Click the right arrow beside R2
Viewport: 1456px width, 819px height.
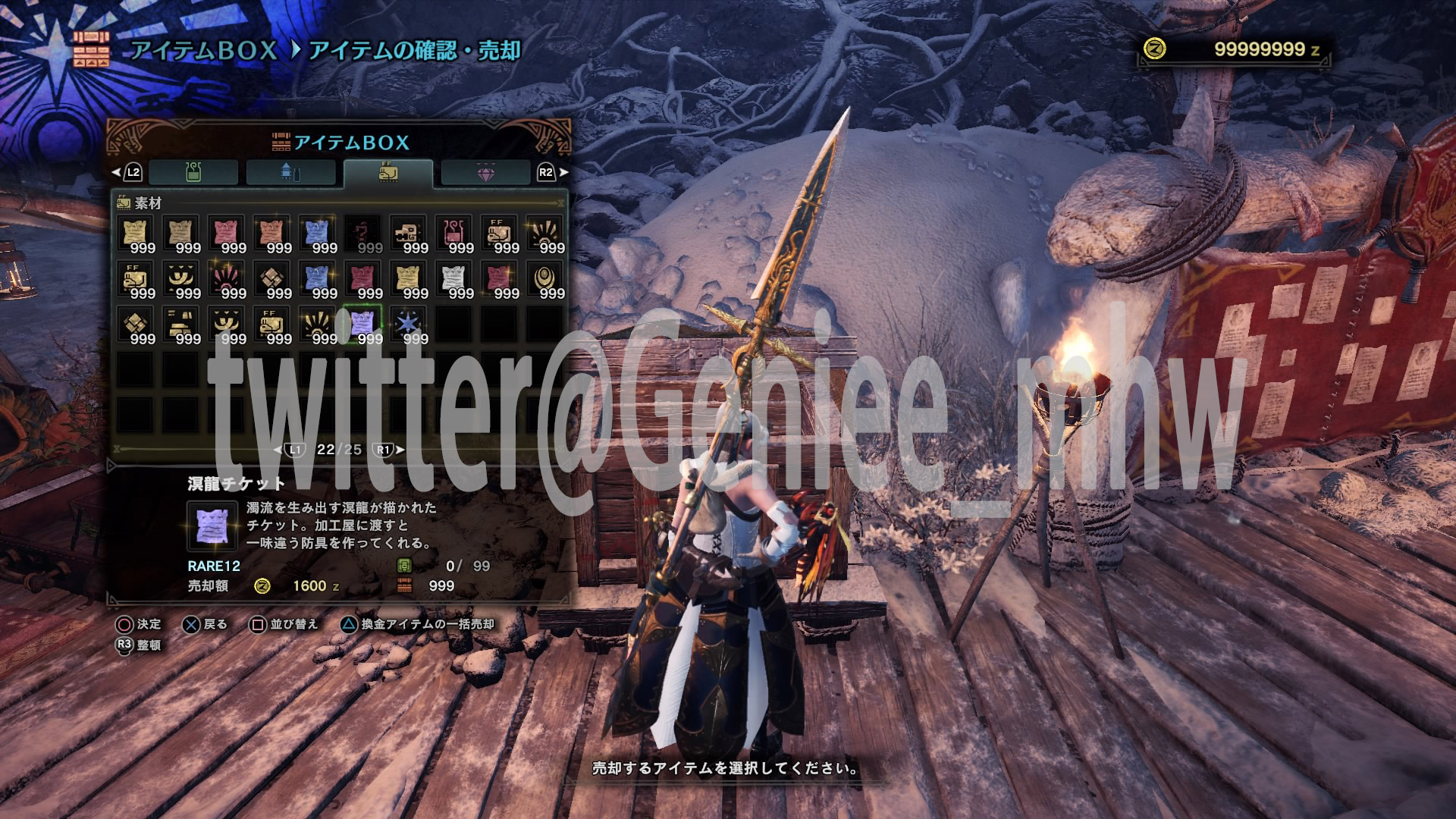565,171
